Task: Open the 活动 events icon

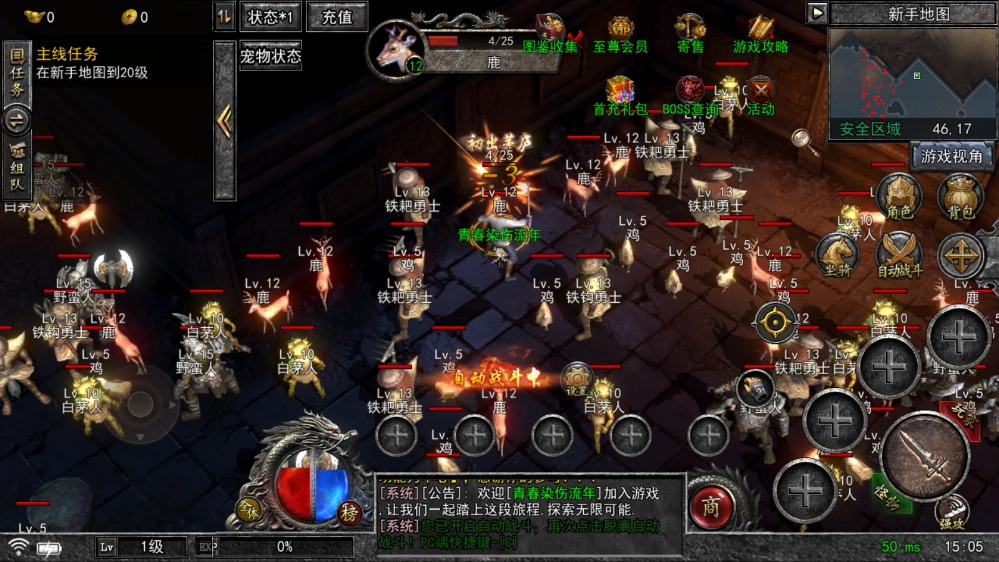Action: coord(761,93)
